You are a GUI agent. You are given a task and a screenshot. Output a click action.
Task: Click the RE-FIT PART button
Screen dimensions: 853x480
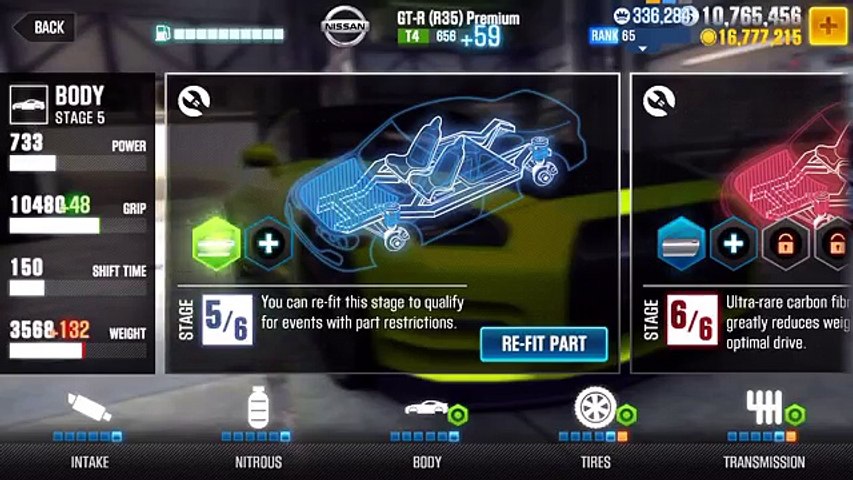coord(544,344)
